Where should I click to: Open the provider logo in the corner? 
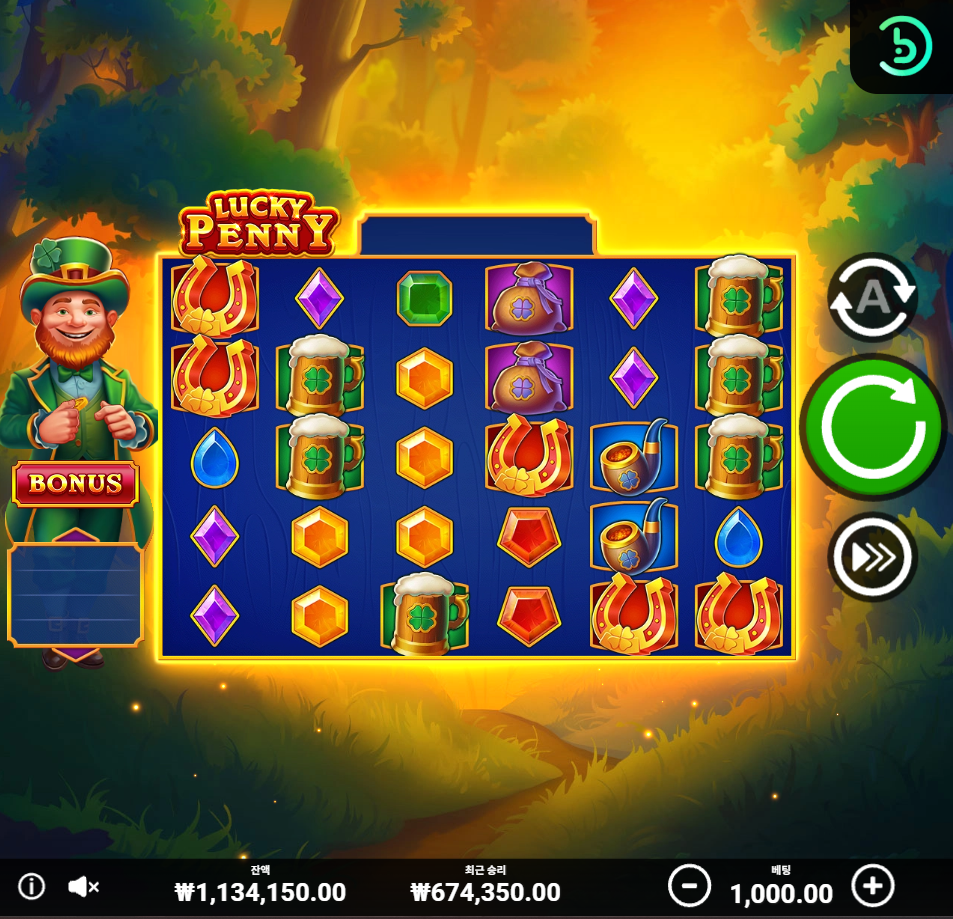point(905,45)
